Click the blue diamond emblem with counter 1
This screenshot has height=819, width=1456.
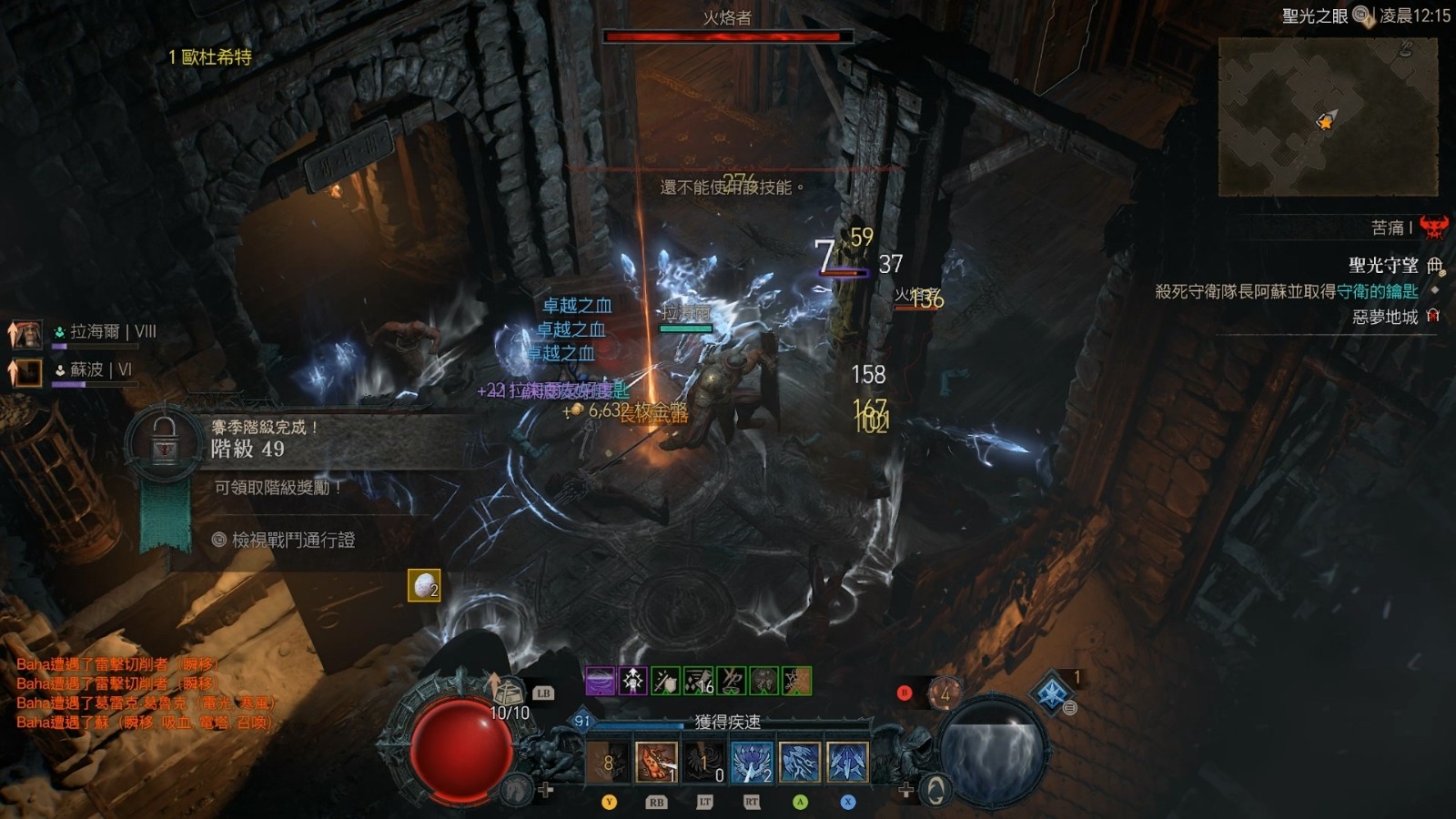pyautogui.click(x=1053, y=692)
